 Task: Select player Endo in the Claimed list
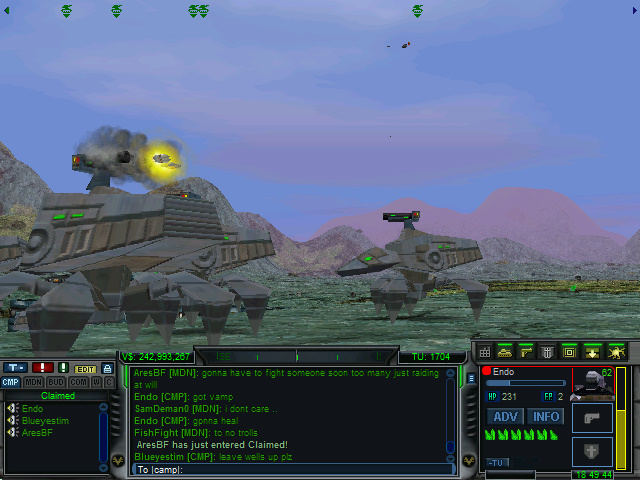pos(32,408)
